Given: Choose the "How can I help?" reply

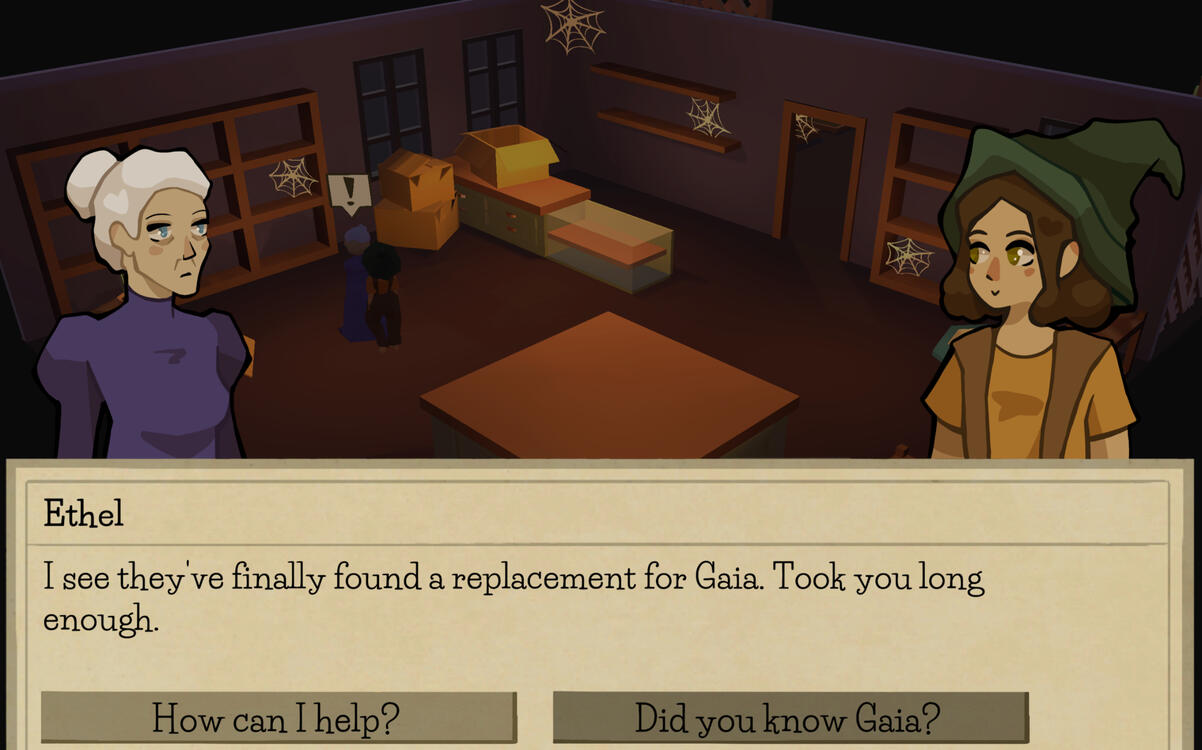Looking at the screenshot, I should pyautogui.click(x=278, y=718).
